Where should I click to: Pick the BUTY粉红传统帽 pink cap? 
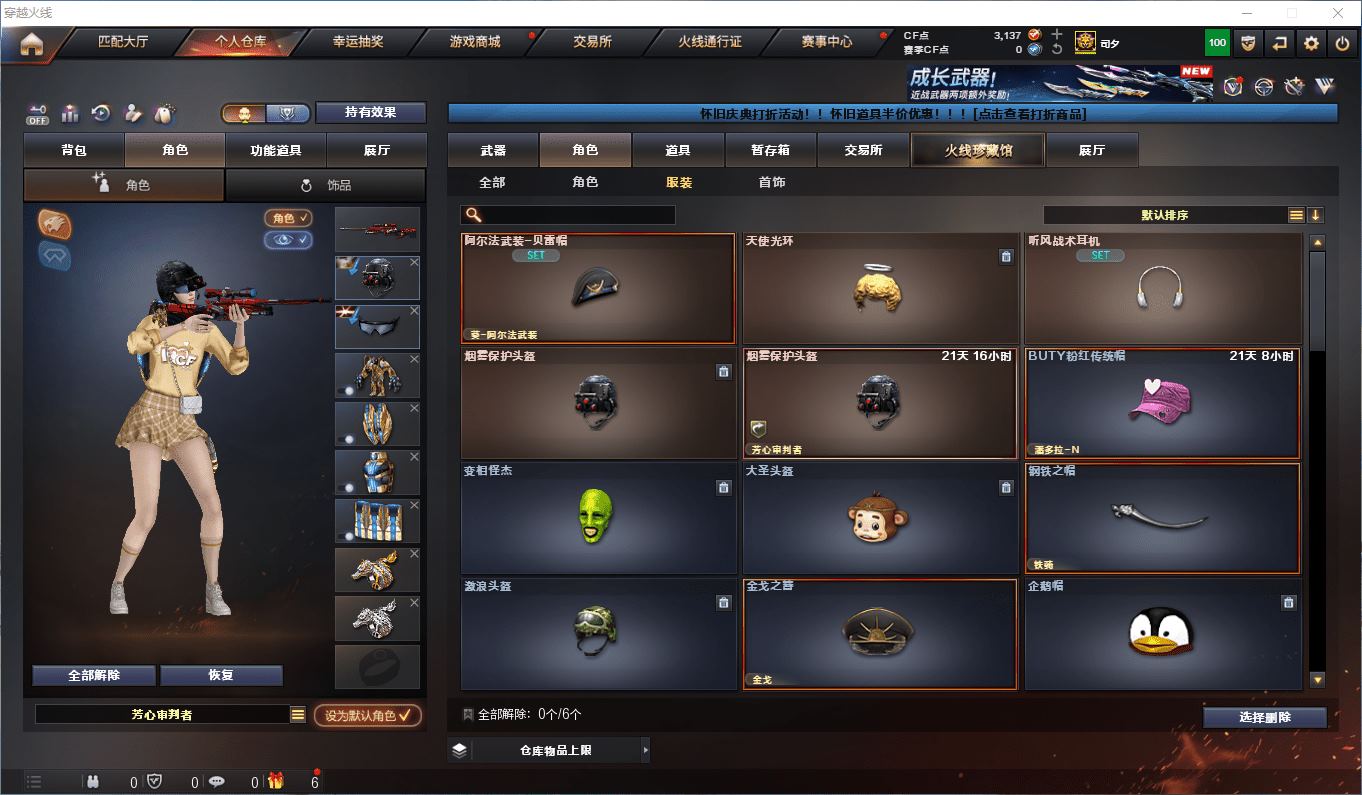1161,403
